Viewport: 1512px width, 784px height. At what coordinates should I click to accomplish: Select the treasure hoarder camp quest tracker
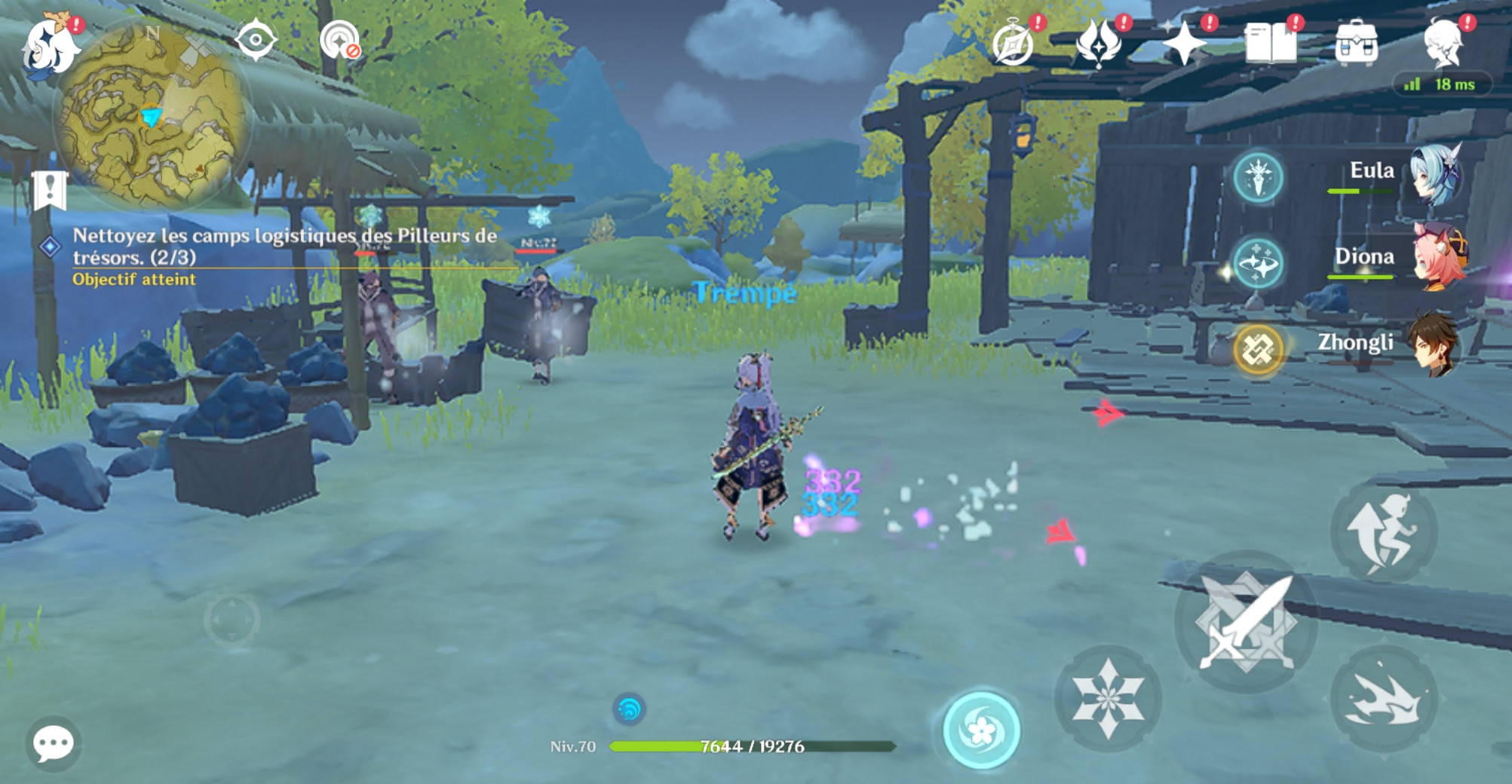[284, 247]
